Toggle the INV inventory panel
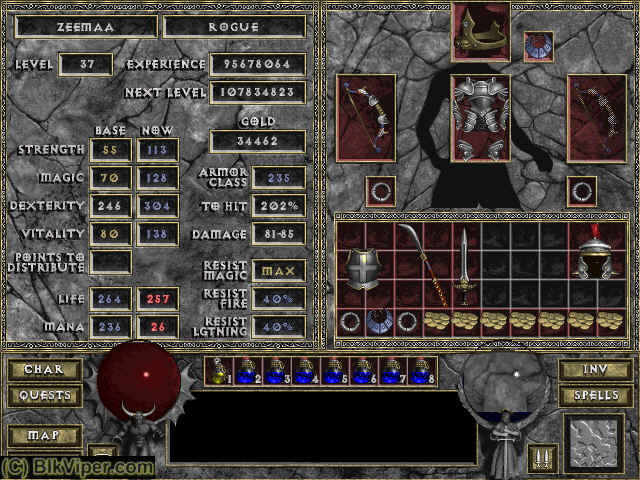Image resolution: width=640 pixels, height=480 pixels. [595, 369]
